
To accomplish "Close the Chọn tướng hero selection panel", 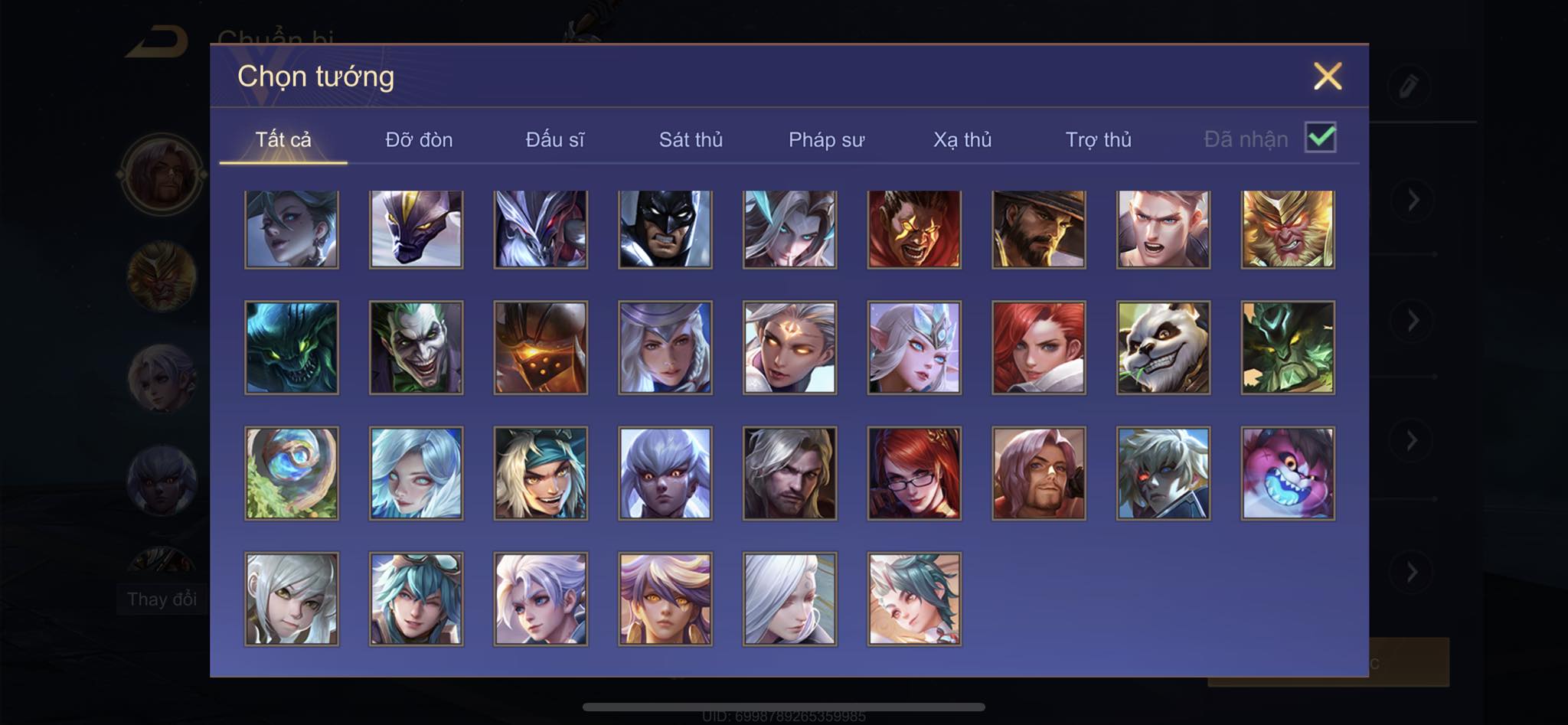I will pyautogui.click(x=1327, y=77).
